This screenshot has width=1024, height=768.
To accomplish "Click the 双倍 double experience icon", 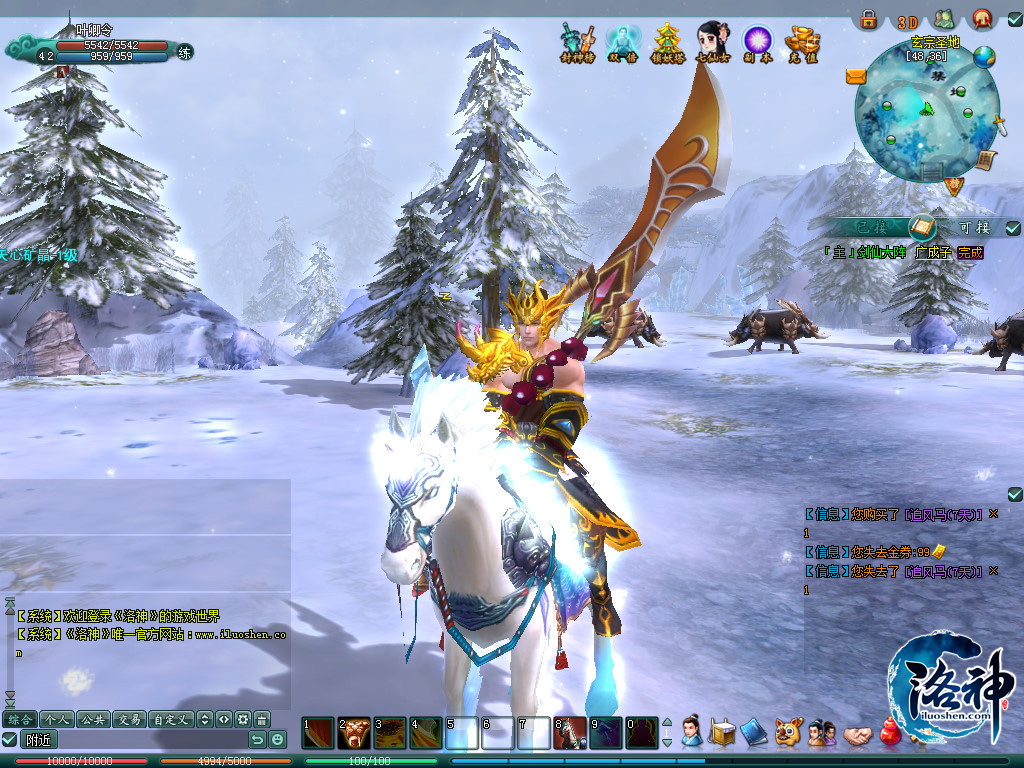I will 622,42.
